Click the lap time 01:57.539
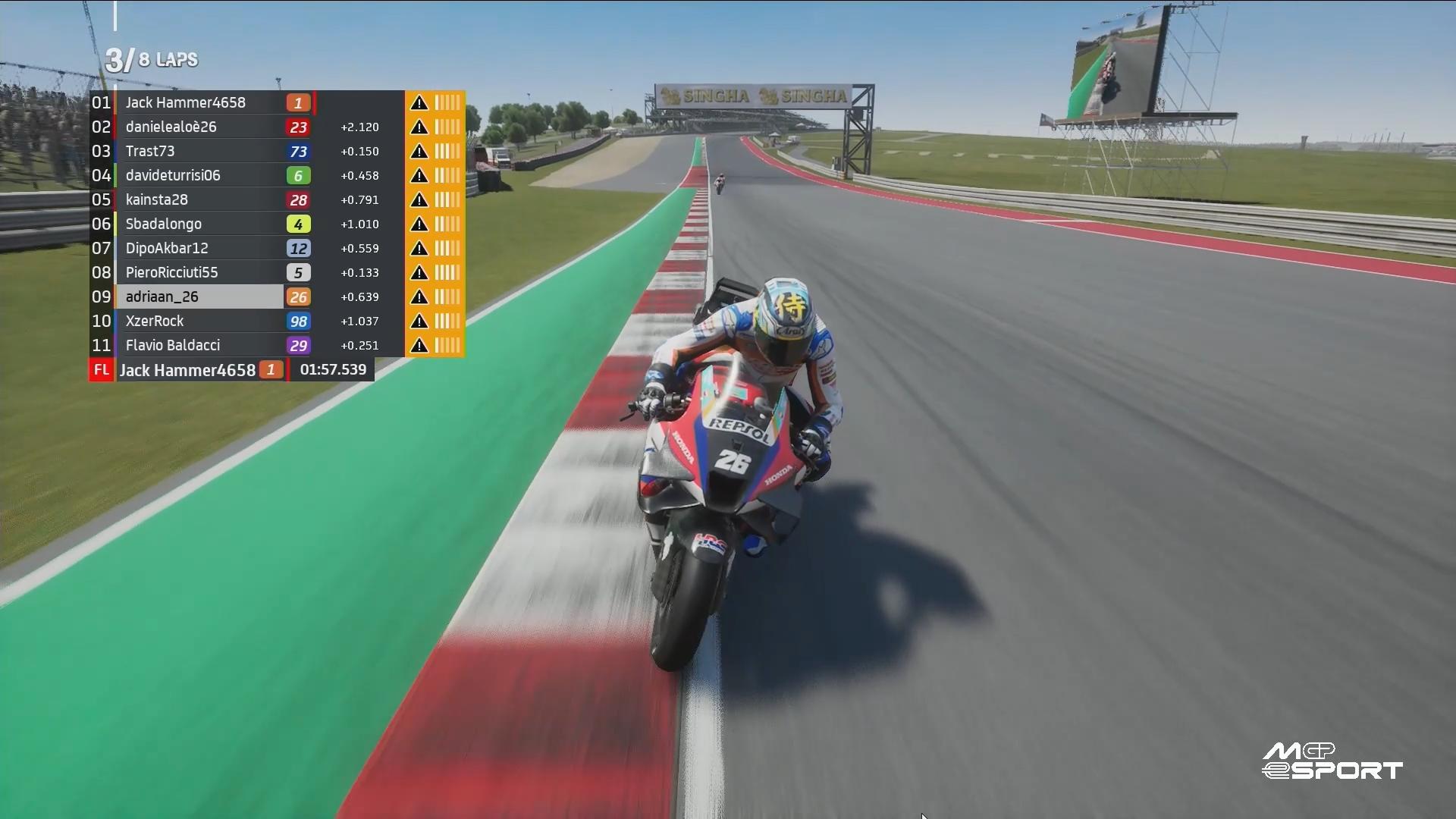 tap(332, 370)
